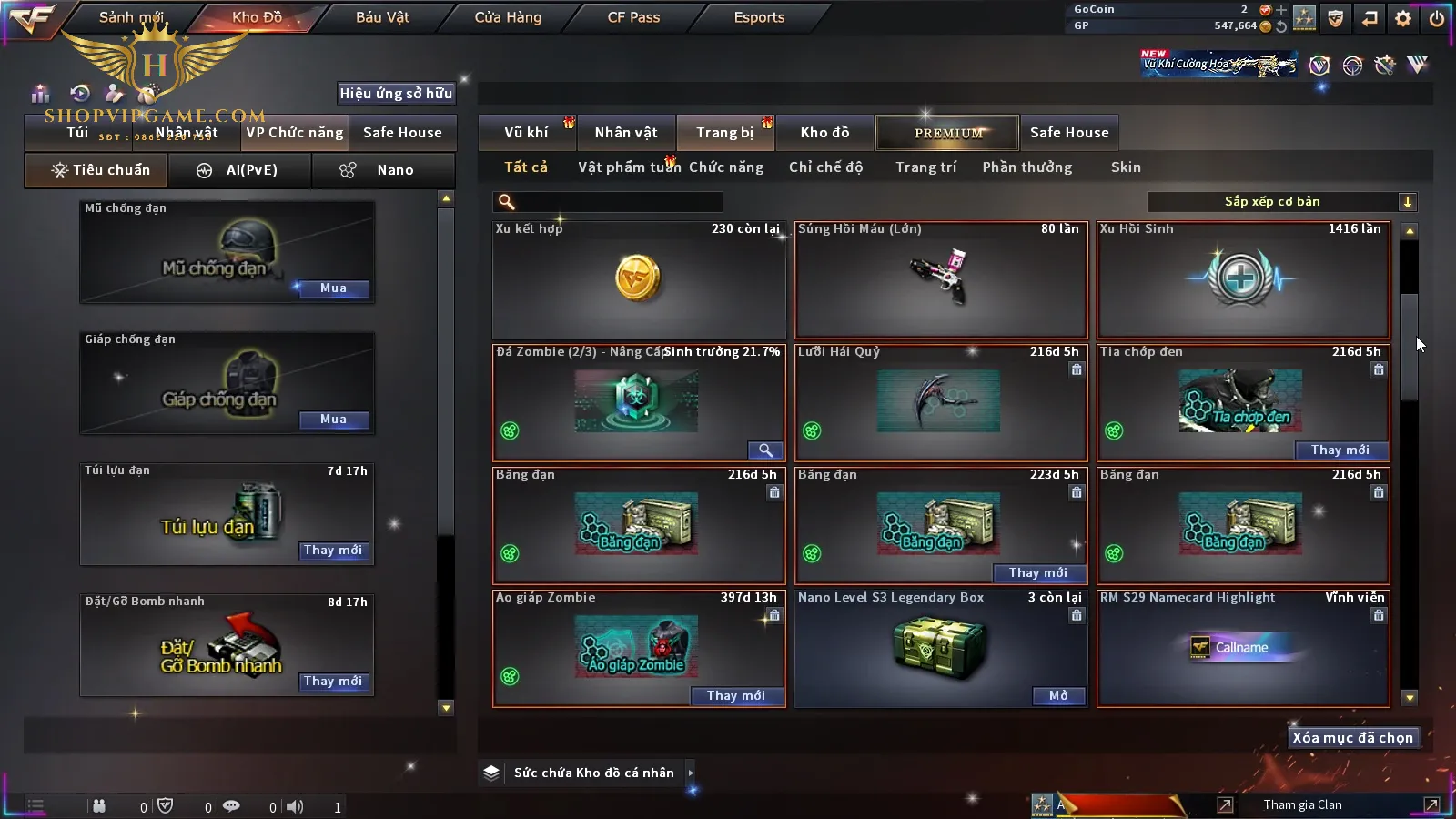Switch to the AI(PvE) loadout tab
1456x819 pixels.
(240, 170)
